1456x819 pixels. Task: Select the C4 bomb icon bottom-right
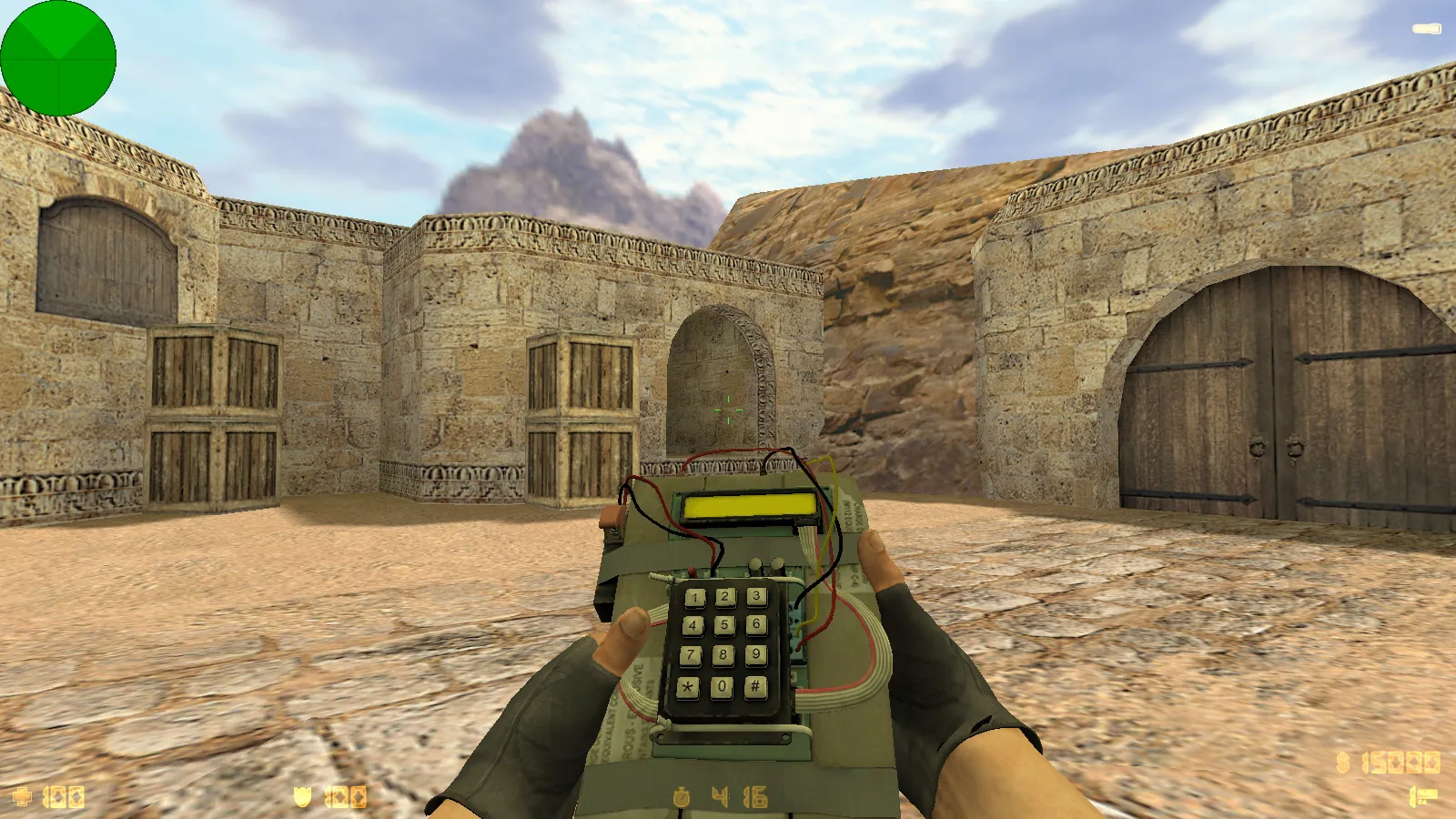pos(1424,794)
